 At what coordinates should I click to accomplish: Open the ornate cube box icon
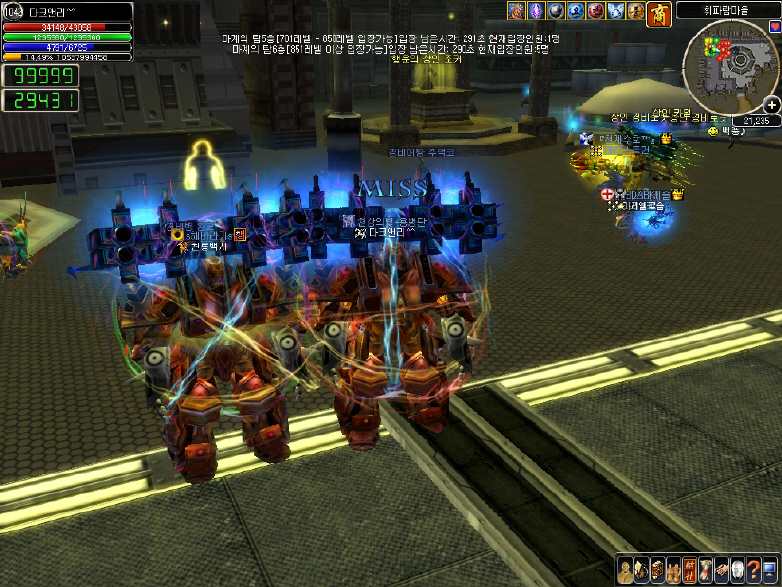click(656, 569)
